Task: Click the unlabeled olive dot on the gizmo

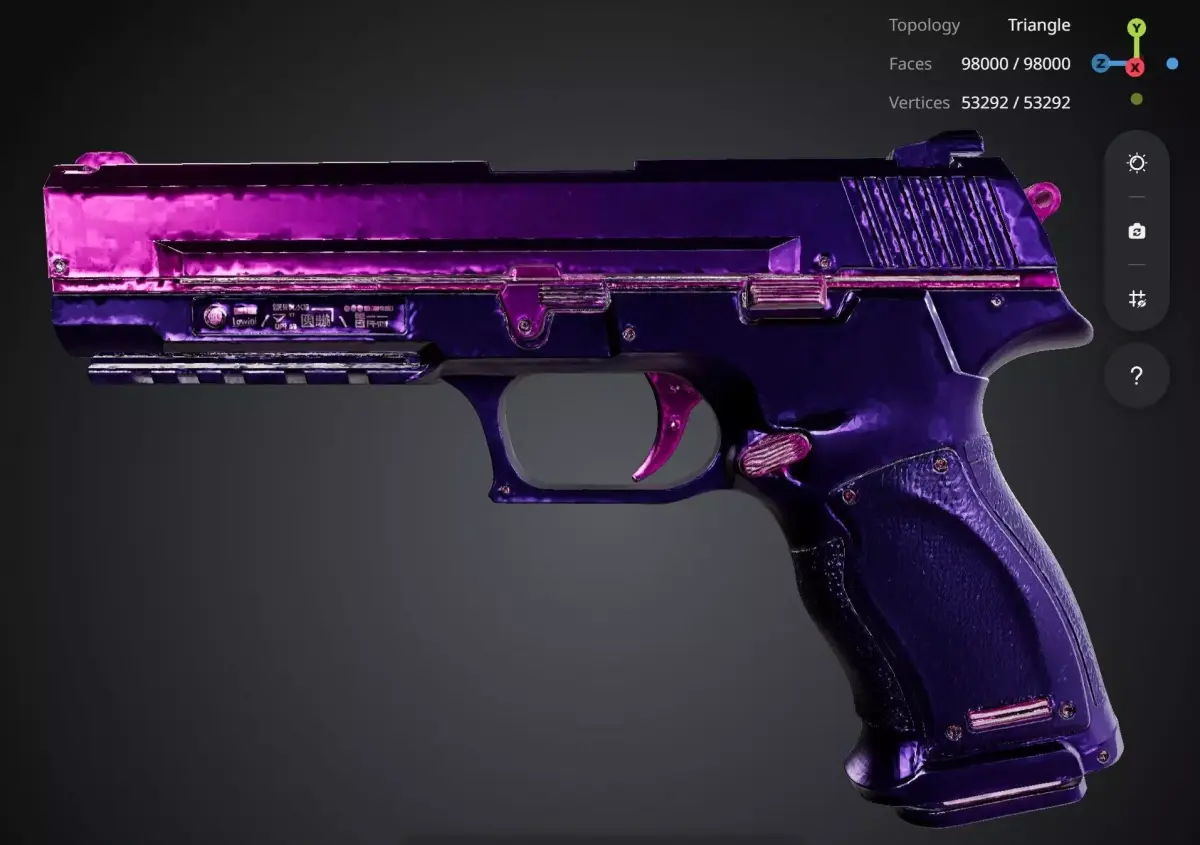Action: click(1136, 99)
